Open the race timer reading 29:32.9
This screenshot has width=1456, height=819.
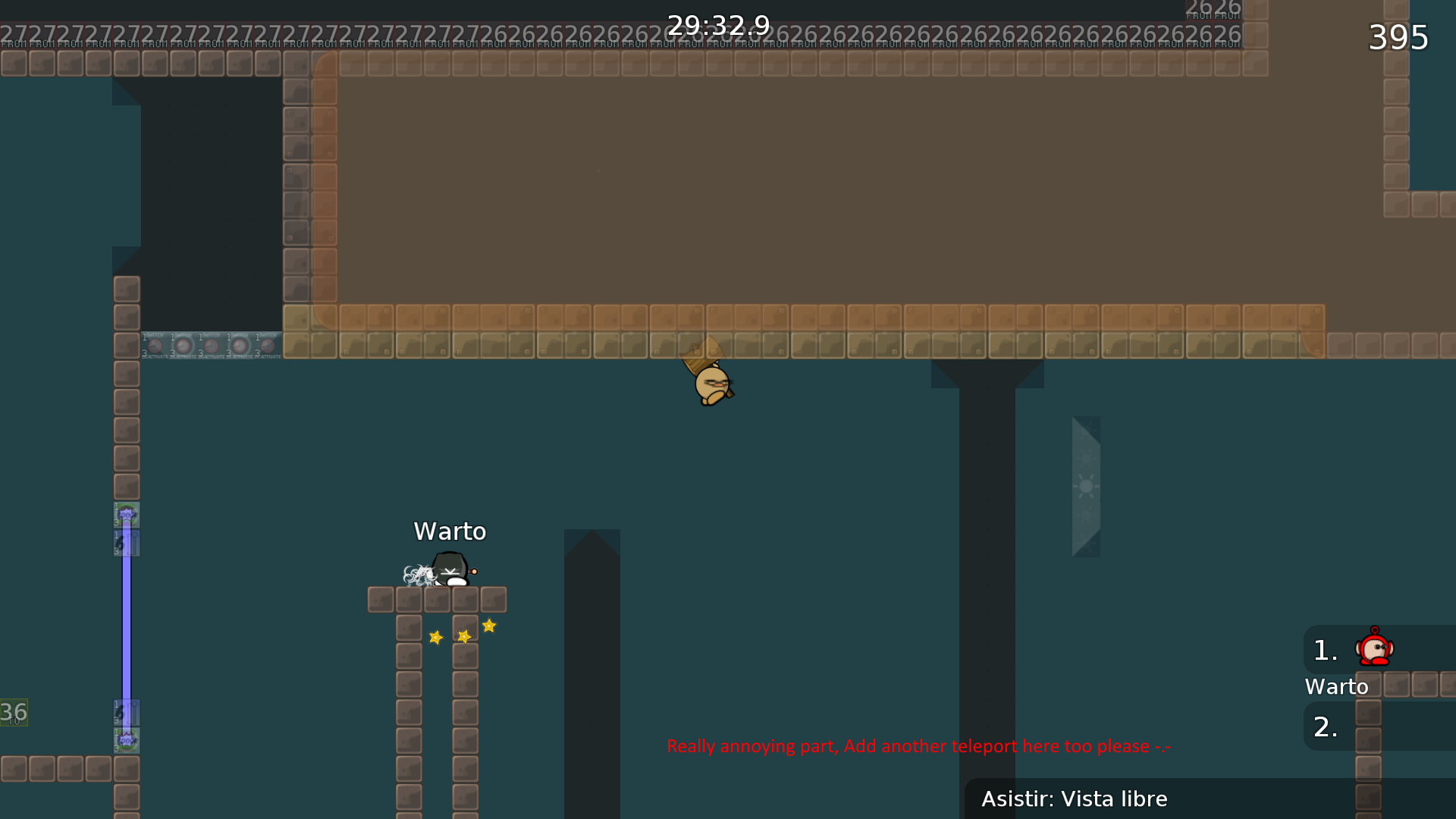point(717,24)
